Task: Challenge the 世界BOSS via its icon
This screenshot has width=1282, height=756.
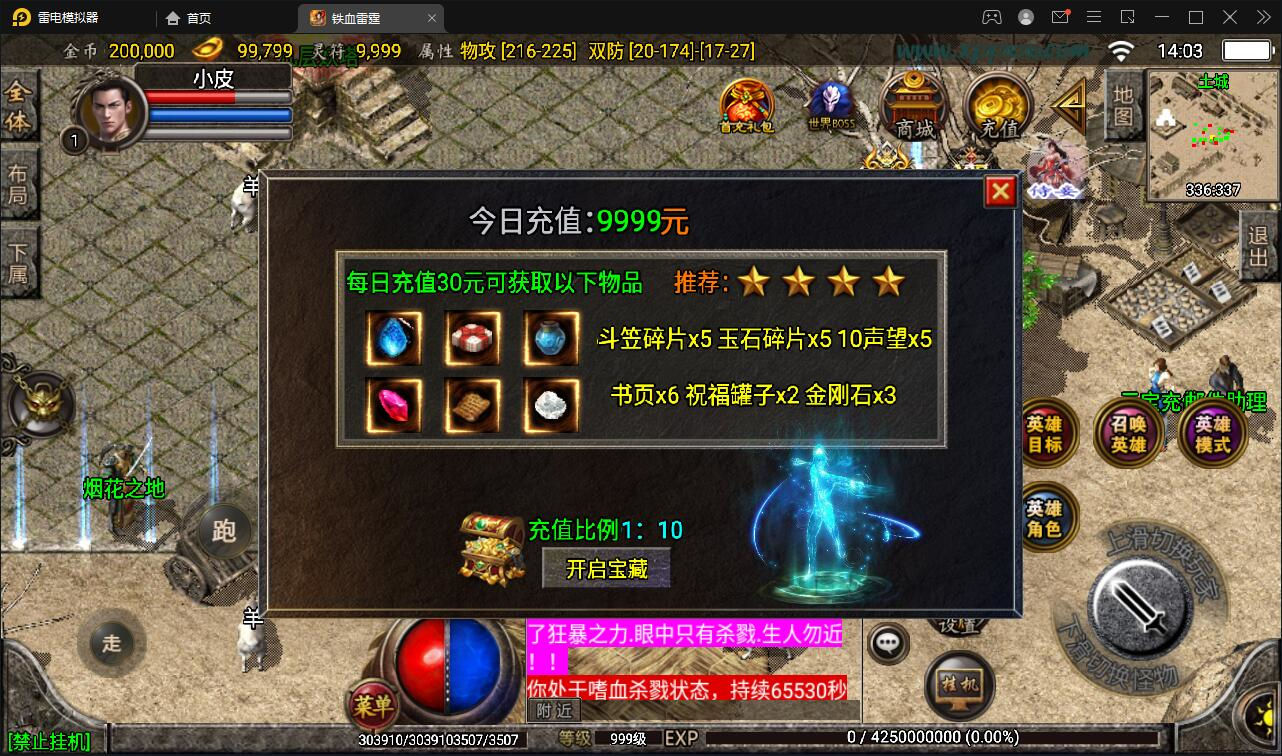Action: 830,103
